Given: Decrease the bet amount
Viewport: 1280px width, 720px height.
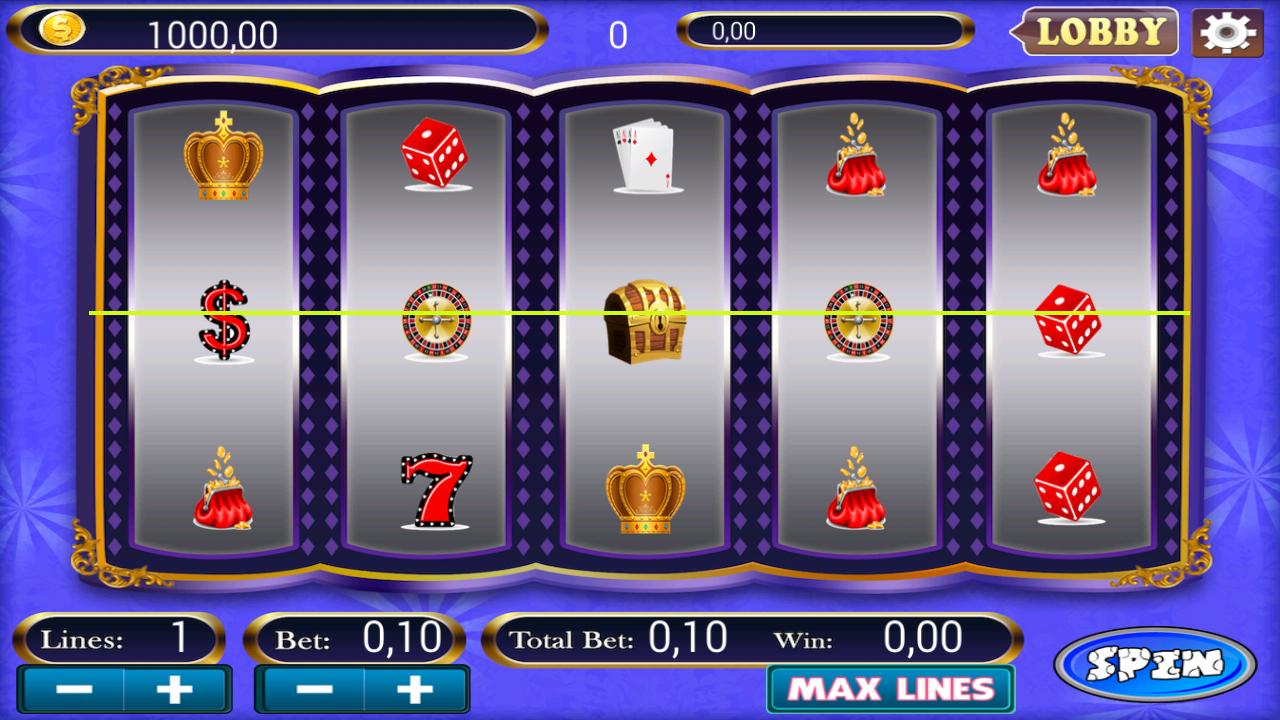Looking at the screenshot, I should point(314,688).
